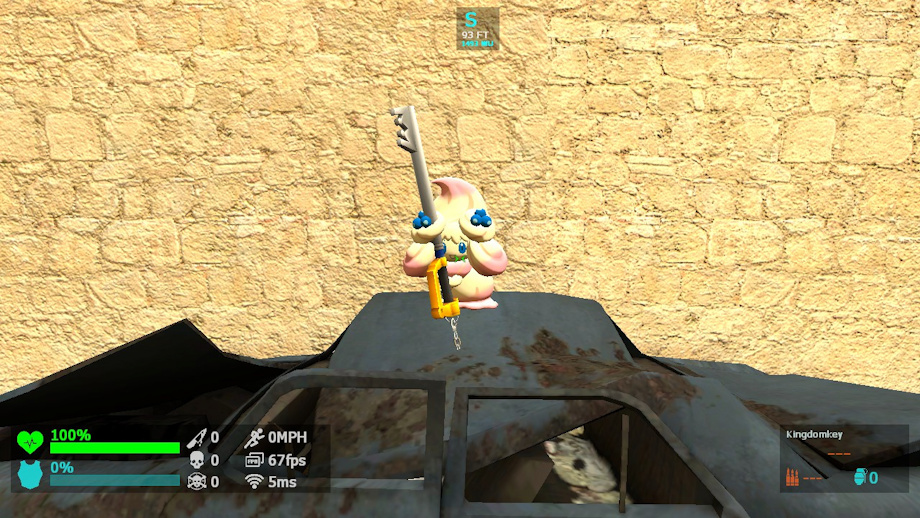Viewport: 920px width, 518px height.
Task: Click the wifi ping icon
Action: [x=254, y=481]
